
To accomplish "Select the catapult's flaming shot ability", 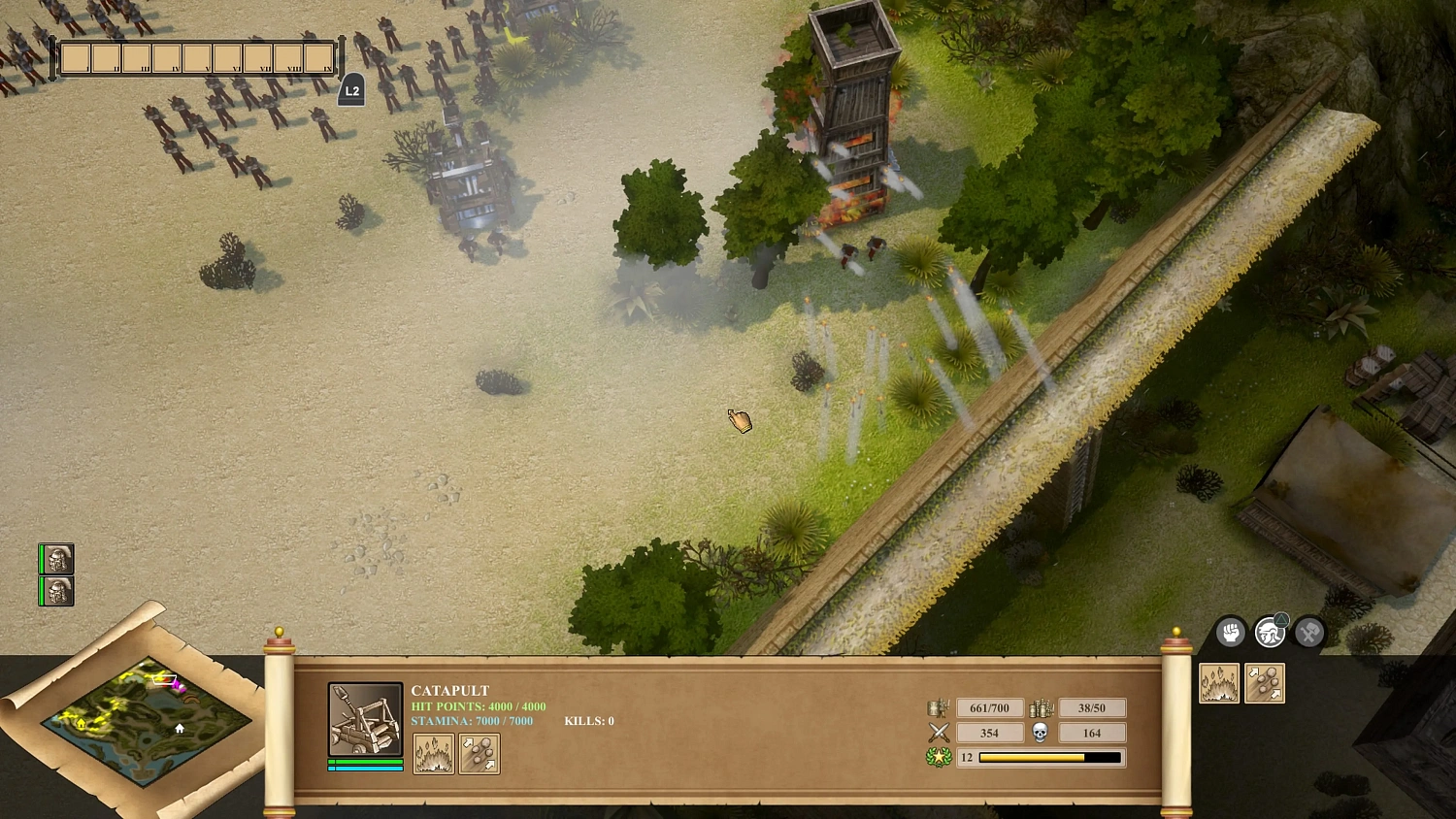I will click(433, 753).
